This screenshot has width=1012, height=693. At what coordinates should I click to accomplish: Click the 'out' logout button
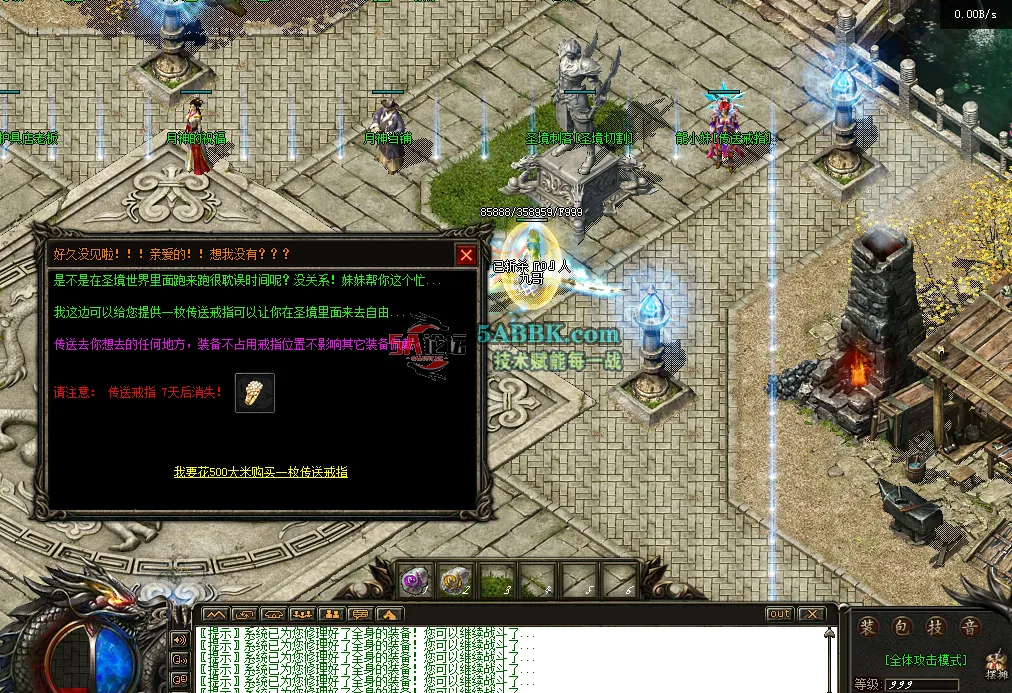[x=779, y=613]
